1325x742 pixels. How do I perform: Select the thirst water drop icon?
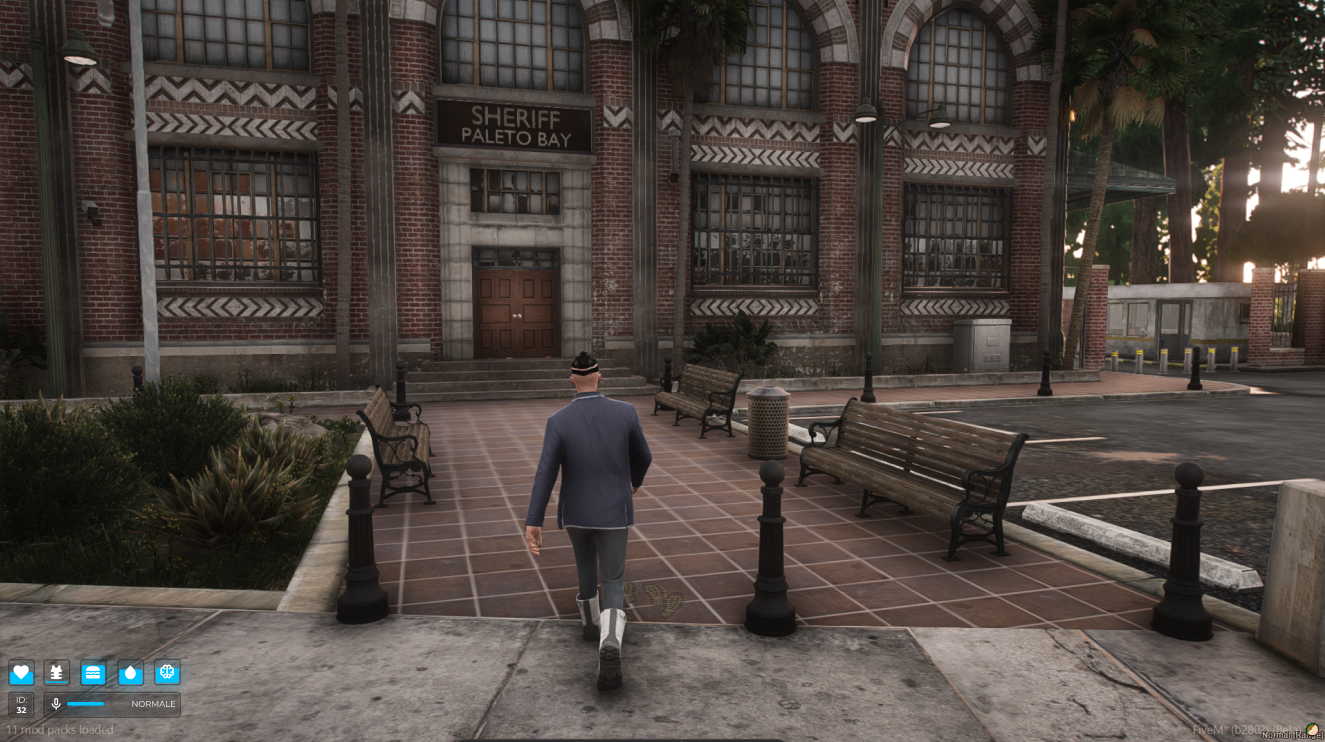(x=130, y=674)
